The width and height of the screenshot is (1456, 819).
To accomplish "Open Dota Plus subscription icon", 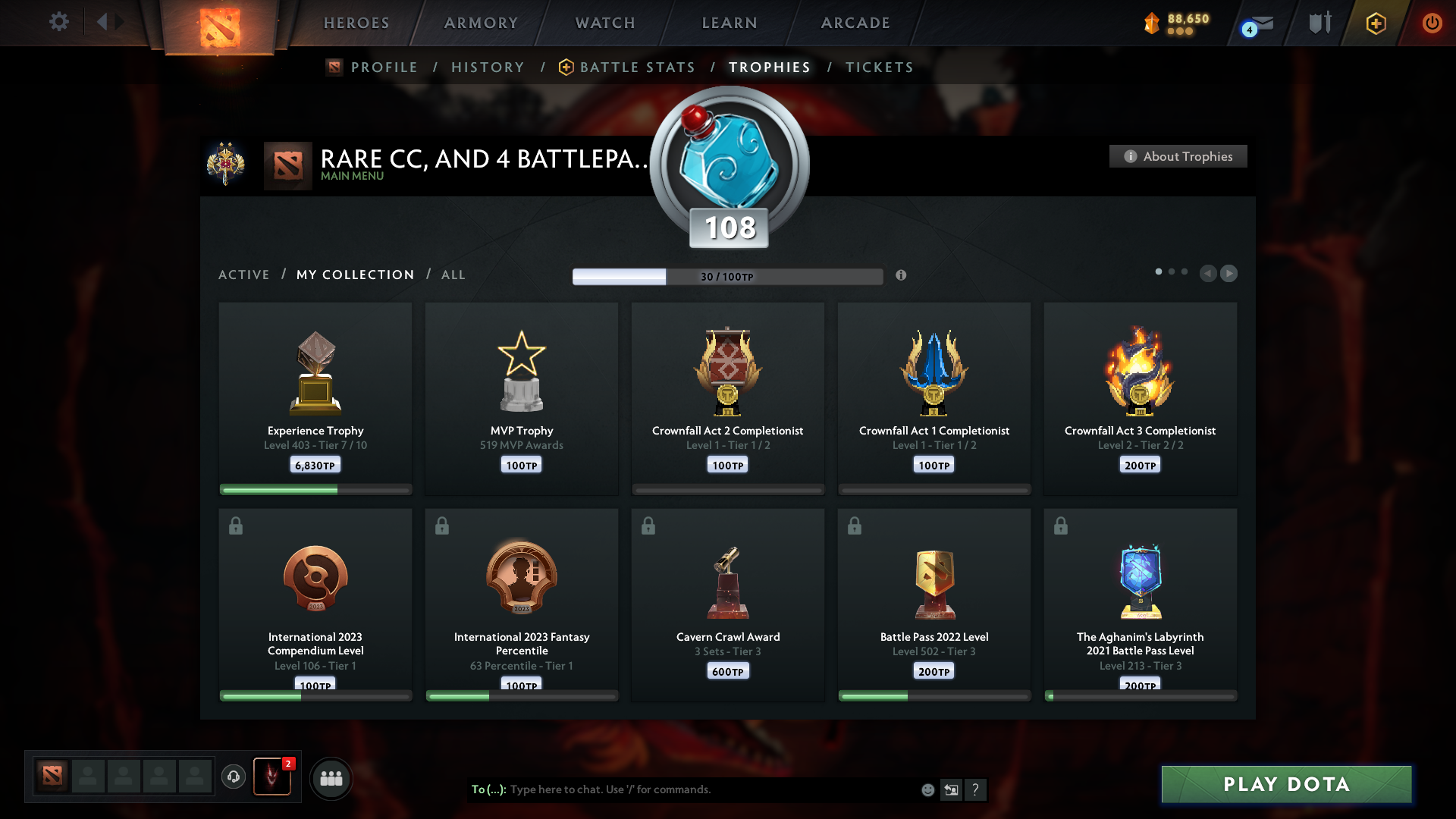I will coord(1375,23).
